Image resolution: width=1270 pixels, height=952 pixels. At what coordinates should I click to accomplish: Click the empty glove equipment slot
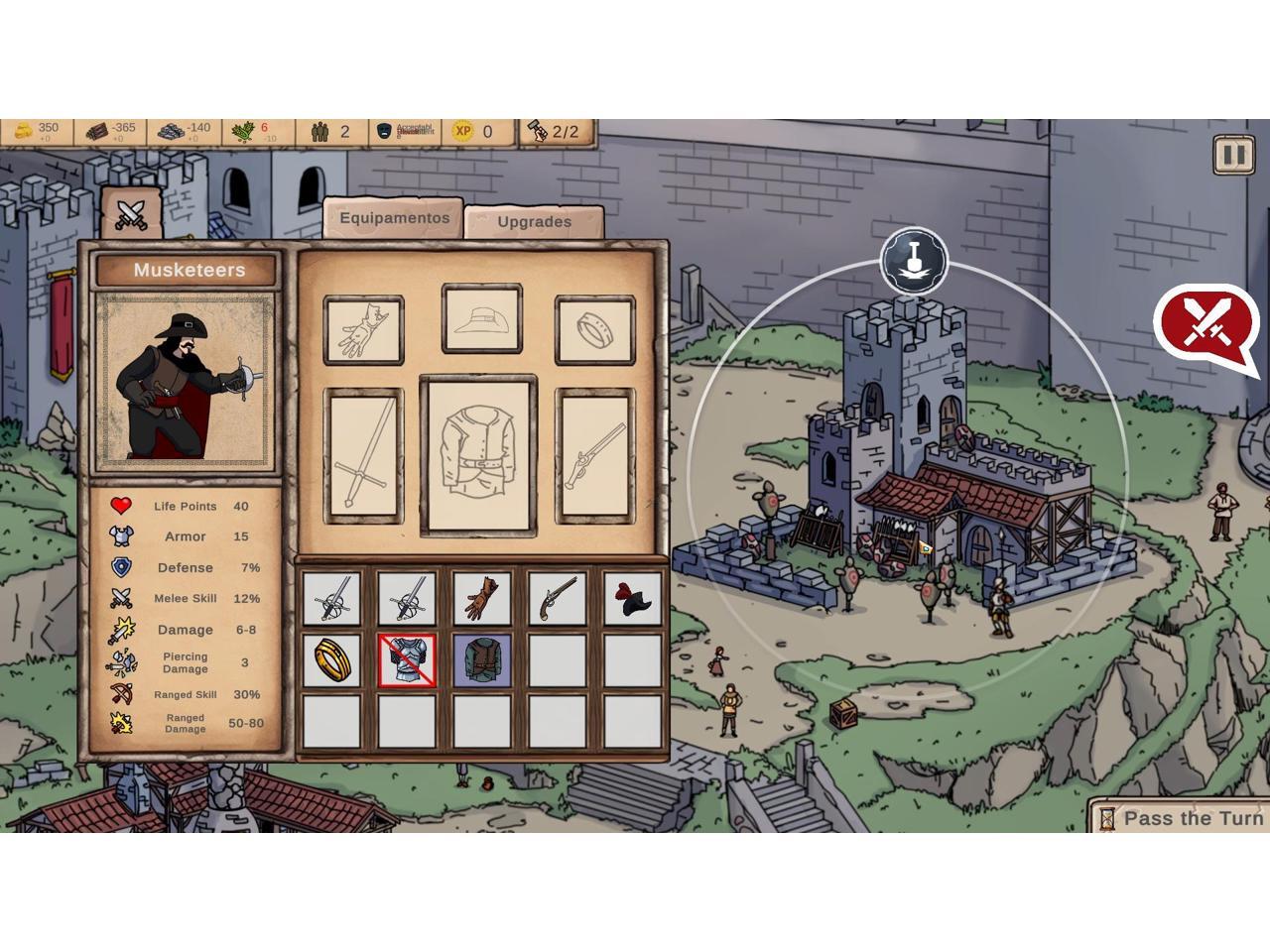click(x=364, y=330)
